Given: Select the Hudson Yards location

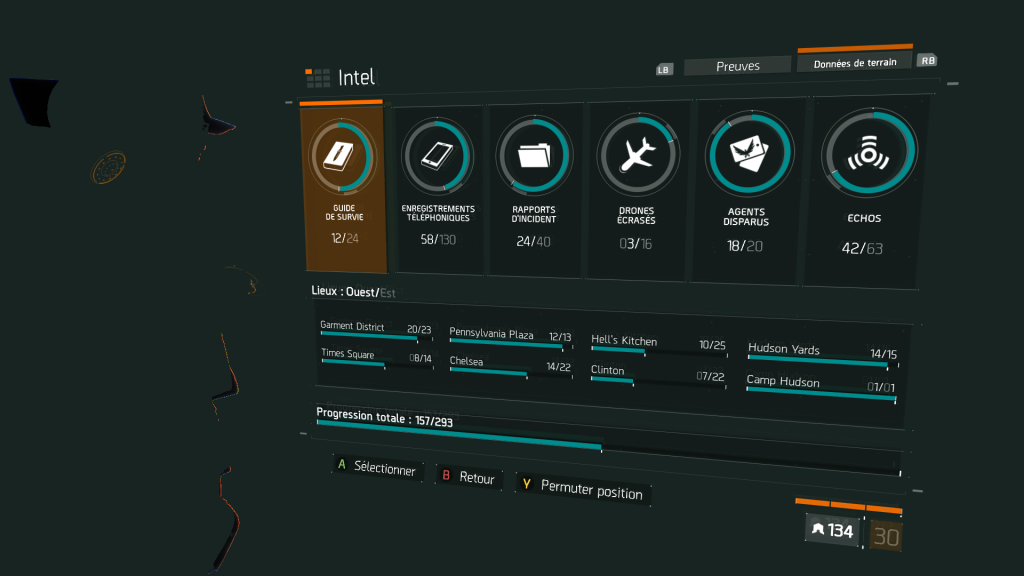Looking at the screenshot, I should pos(822,353).
